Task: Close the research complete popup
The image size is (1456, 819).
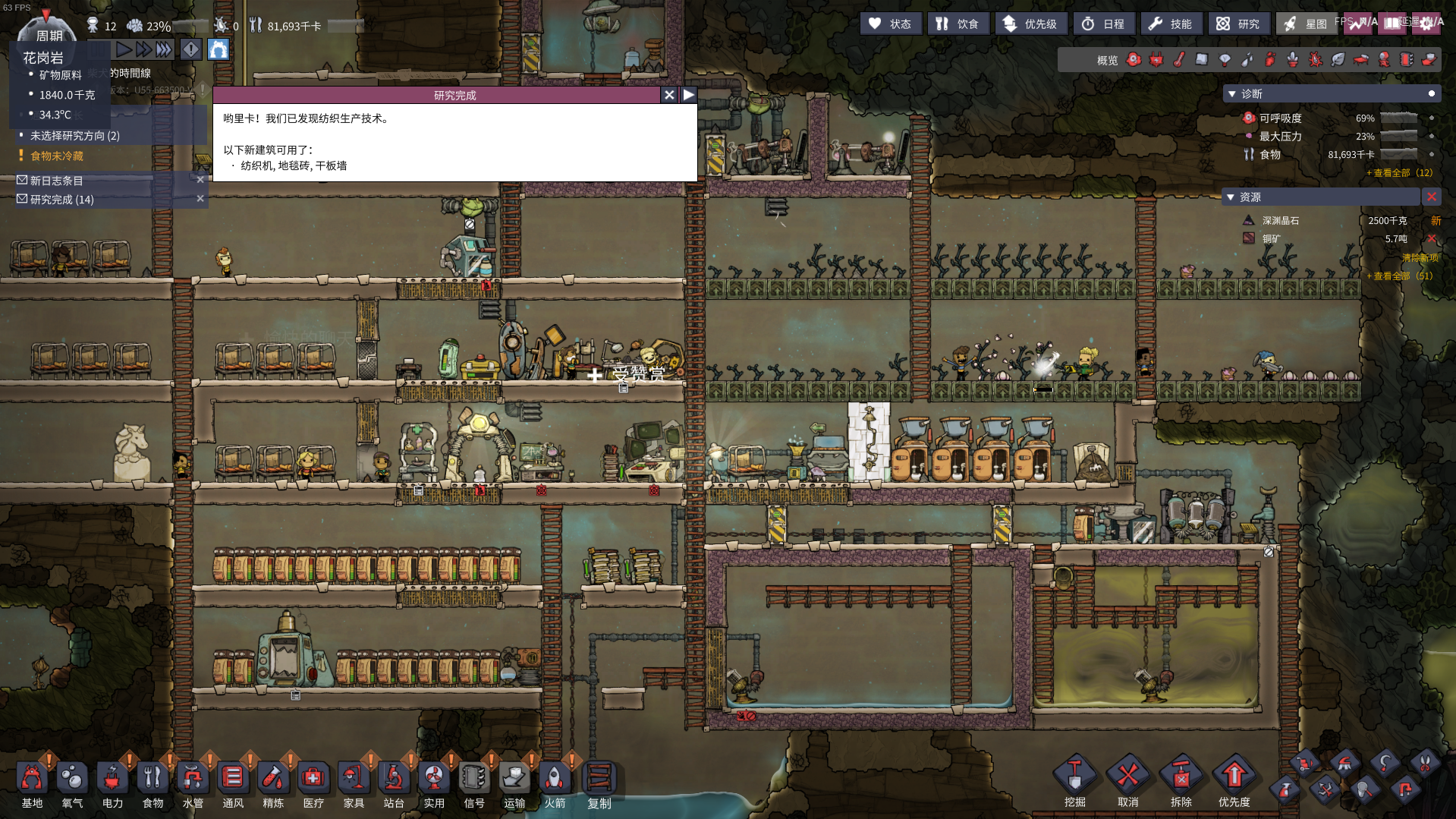Action: [x=668, y=95]
